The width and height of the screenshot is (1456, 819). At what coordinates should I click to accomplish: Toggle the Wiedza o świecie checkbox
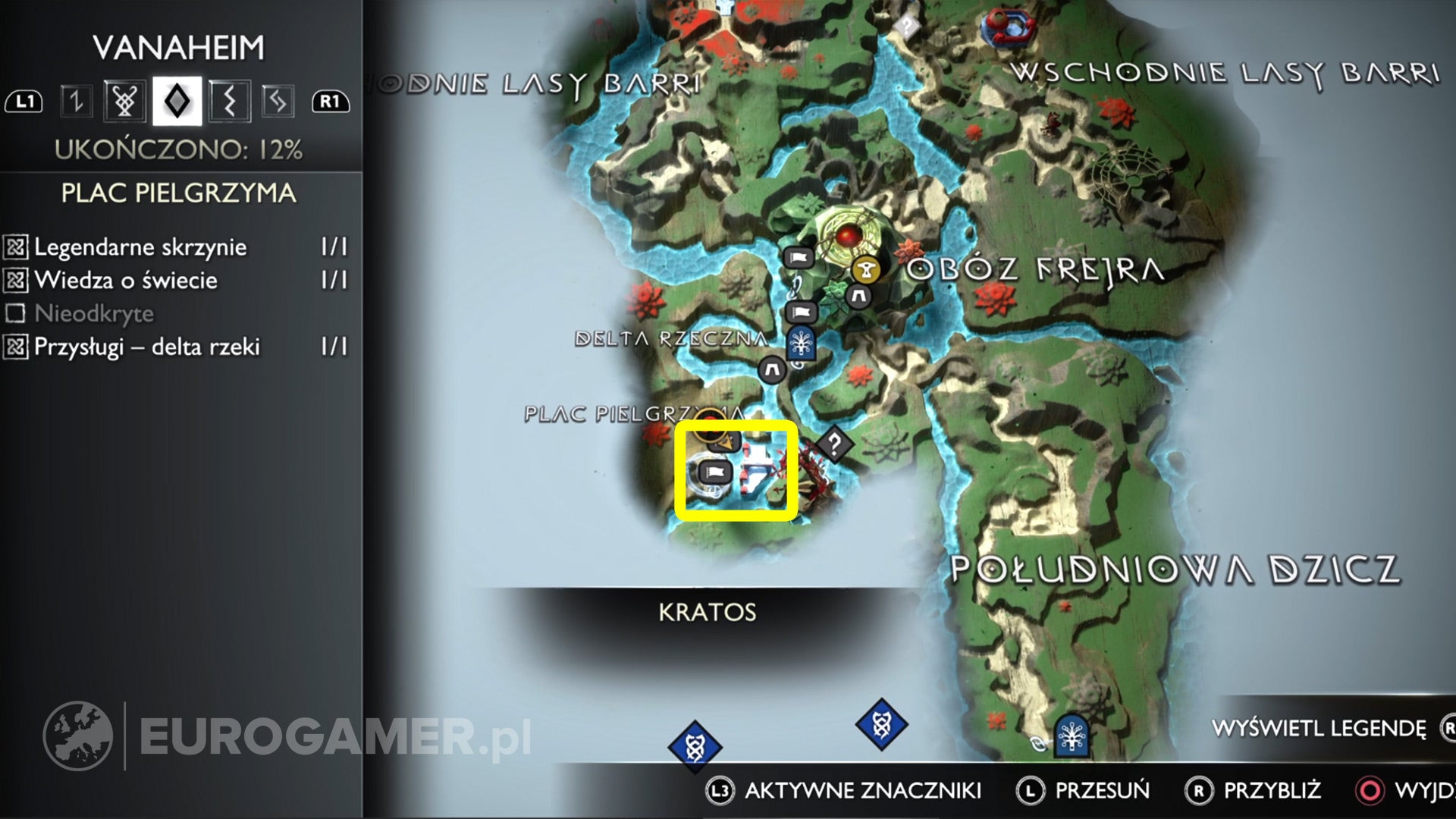click(x=15, y=280)
